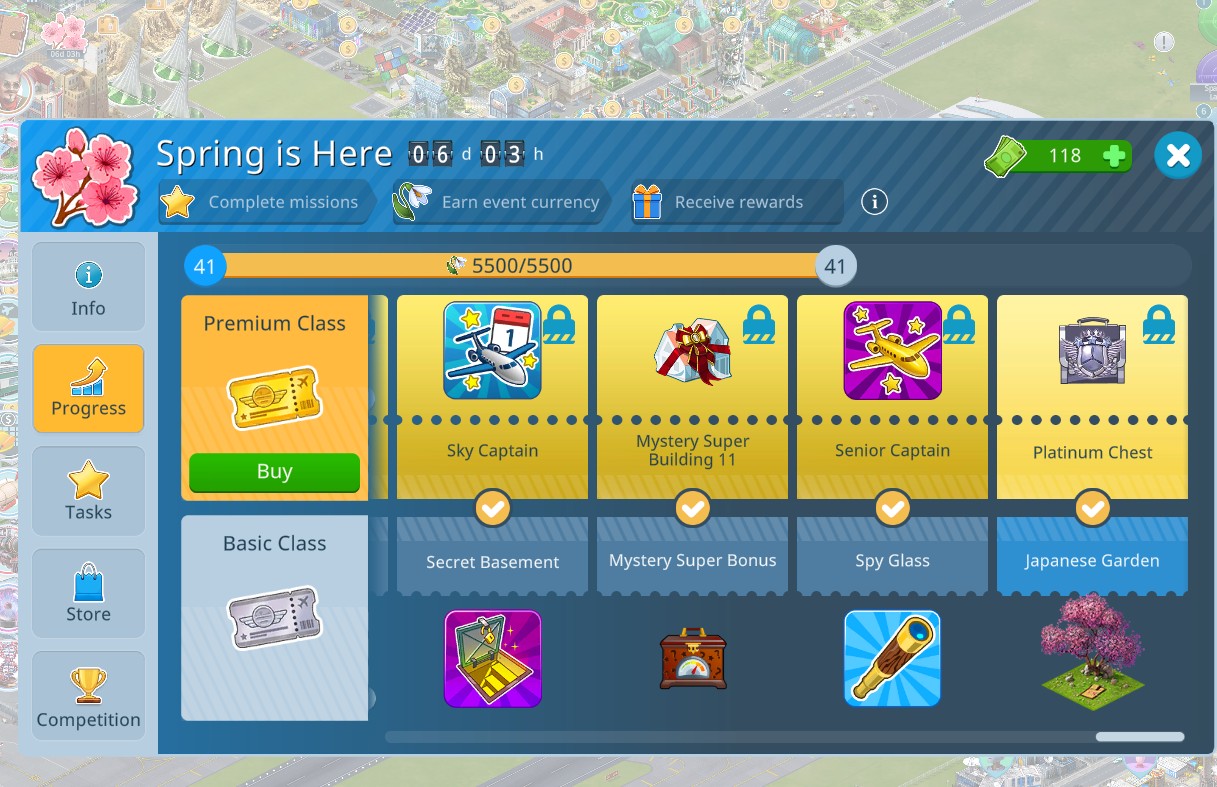Open the Tasks tab
The width and height of the screenshot is (1217, 787).
point(88,491)
